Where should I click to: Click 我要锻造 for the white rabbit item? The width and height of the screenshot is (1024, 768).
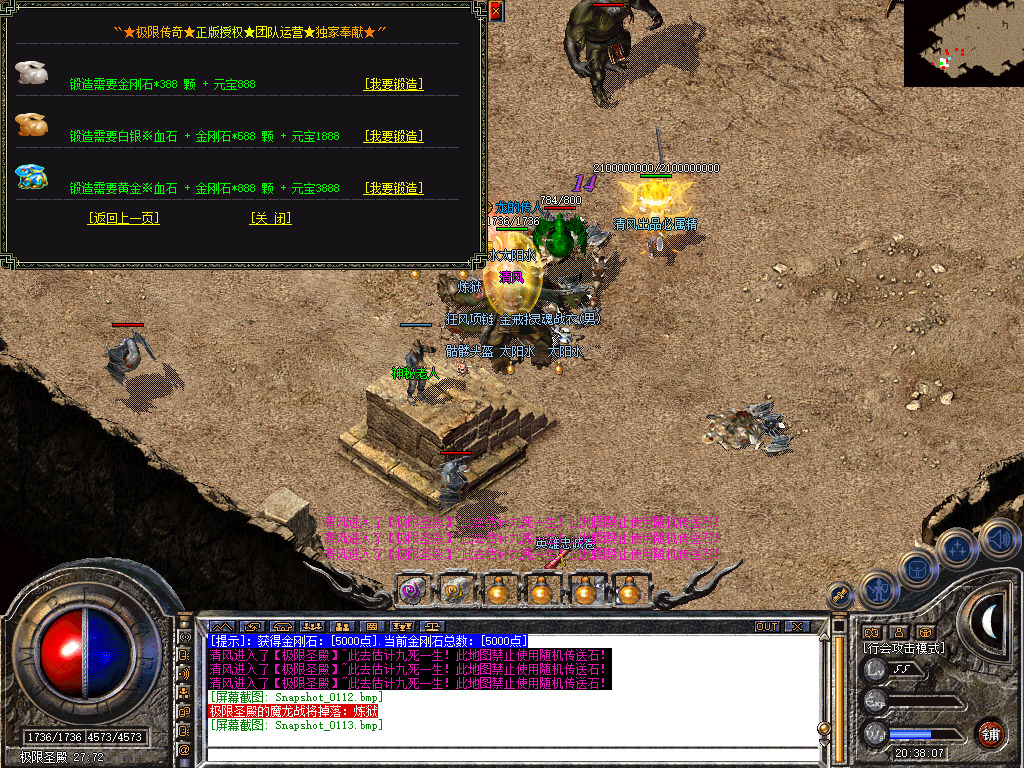(393, 84)
